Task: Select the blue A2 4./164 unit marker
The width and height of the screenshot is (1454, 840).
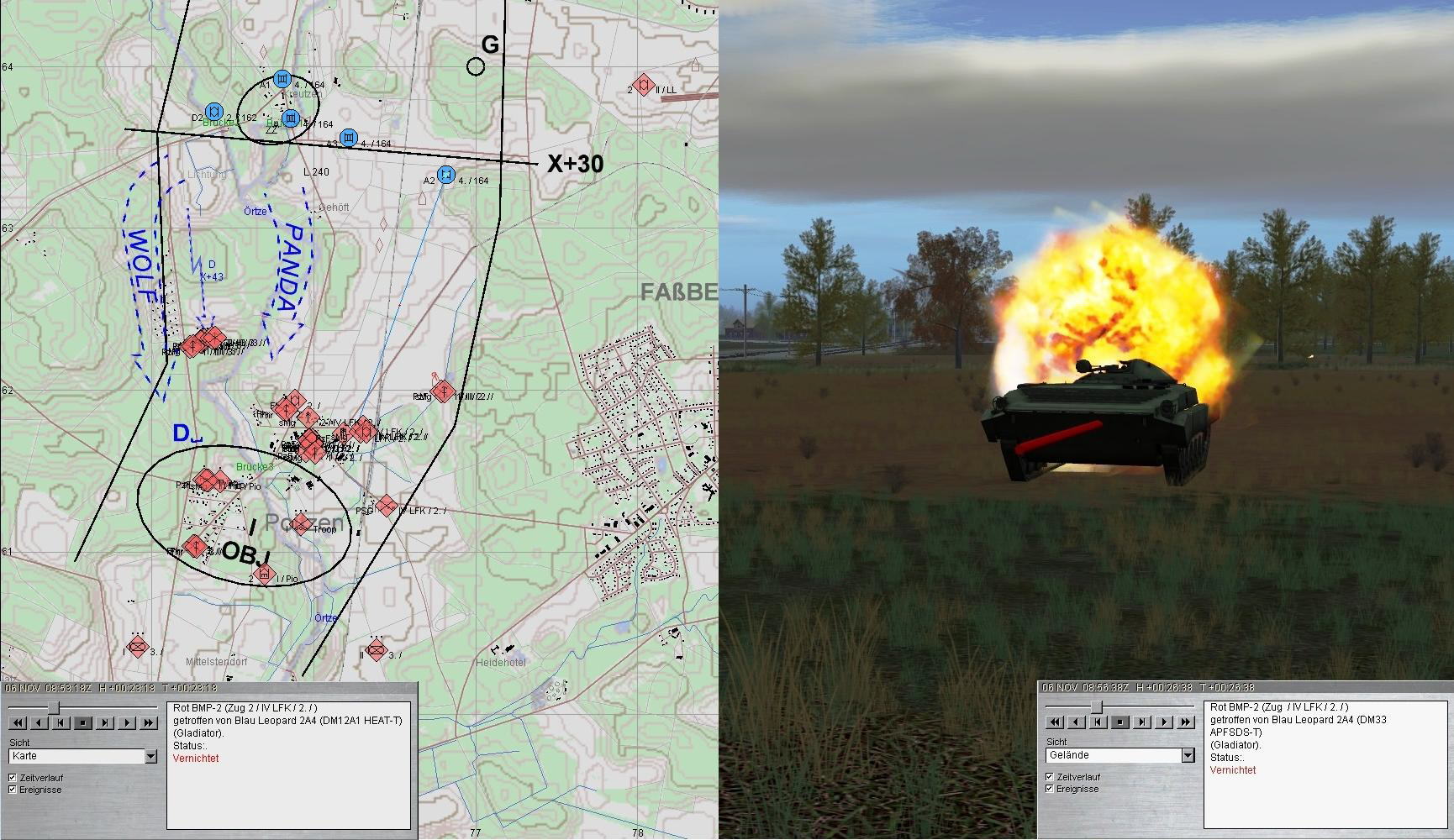Action: coord(446,174)
